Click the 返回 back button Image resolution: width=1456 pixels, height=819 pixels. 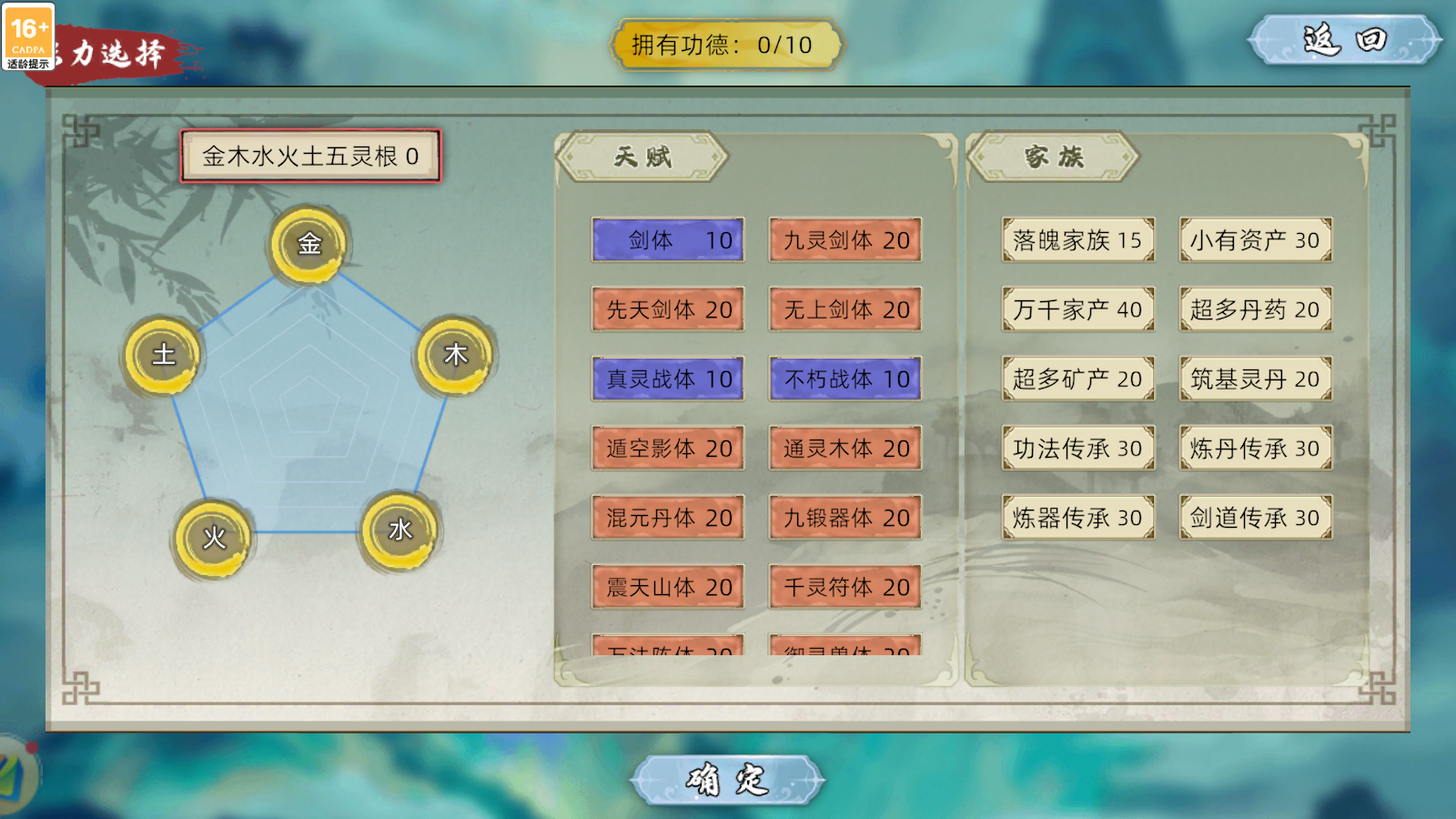(x=1344, y=41)
